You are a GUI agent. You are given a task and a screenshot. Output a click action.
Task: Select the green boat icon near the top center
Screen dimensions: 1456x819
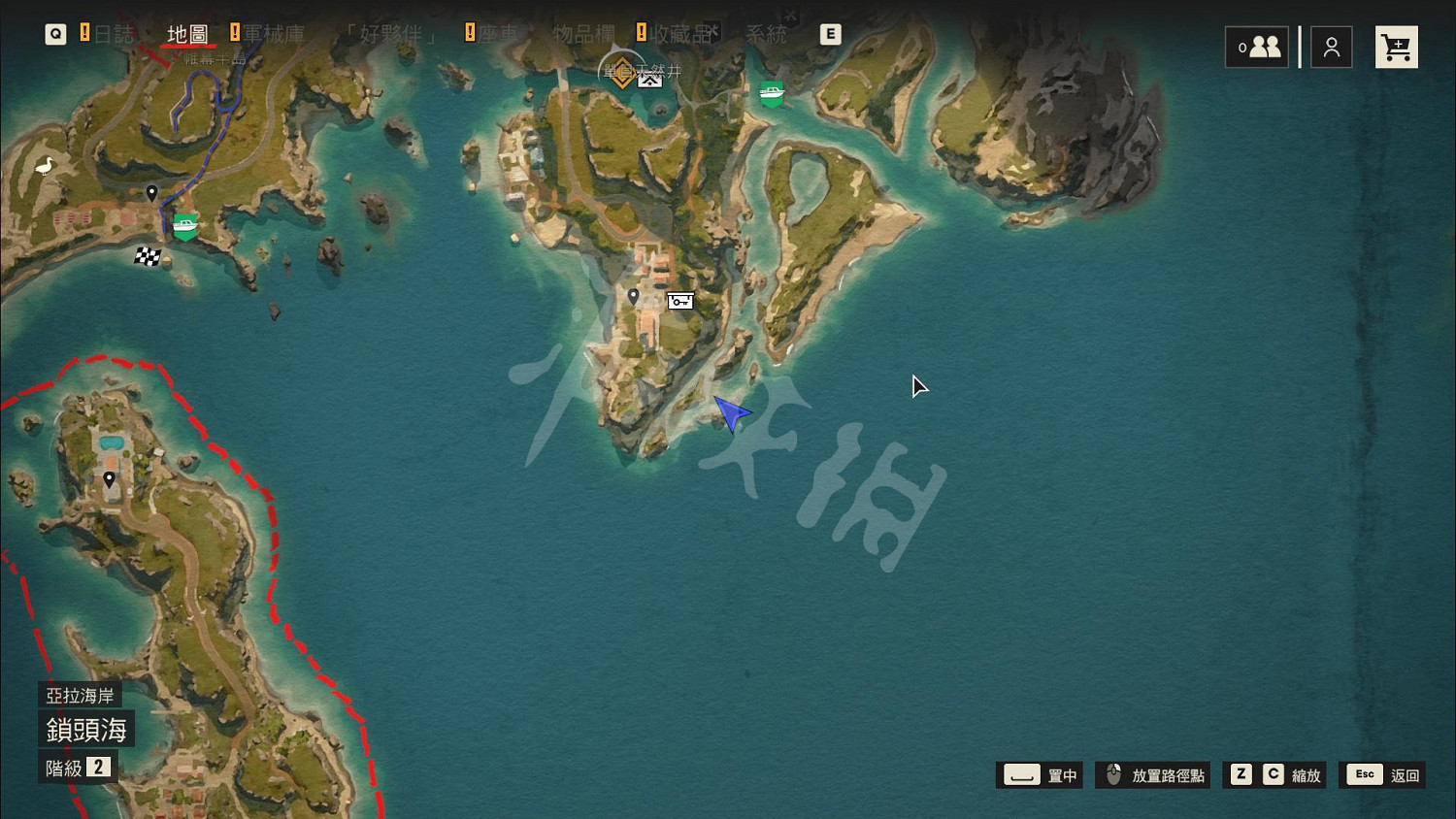[x=770, y=93]
